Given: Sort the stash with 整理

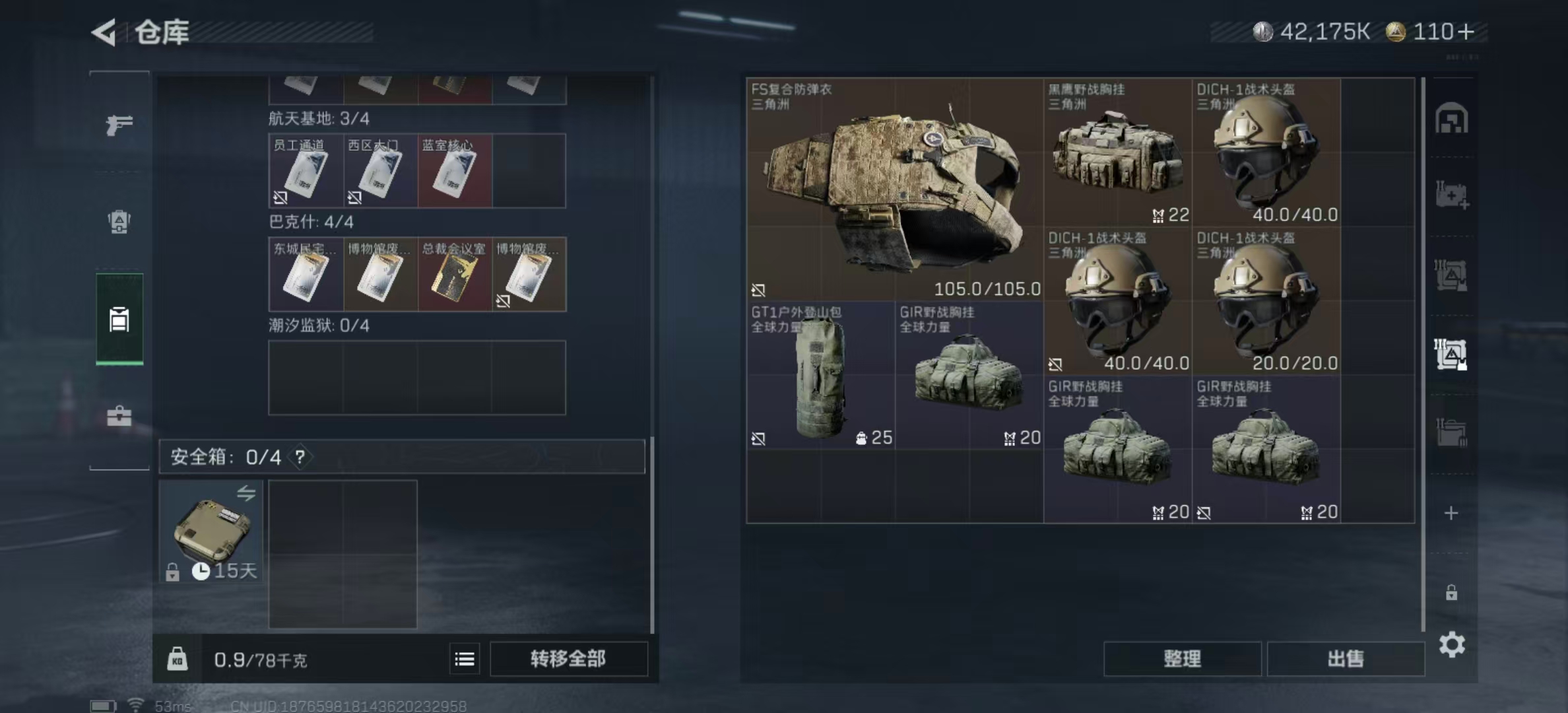Looking at the screenshot, I should pyautogui.click(x=1182, y=659).
